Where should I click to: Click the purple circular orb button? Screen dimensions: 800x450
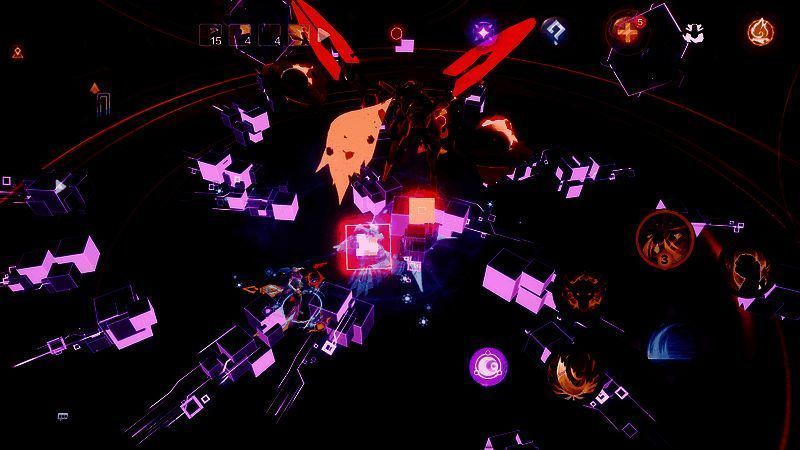click(488, 365)
